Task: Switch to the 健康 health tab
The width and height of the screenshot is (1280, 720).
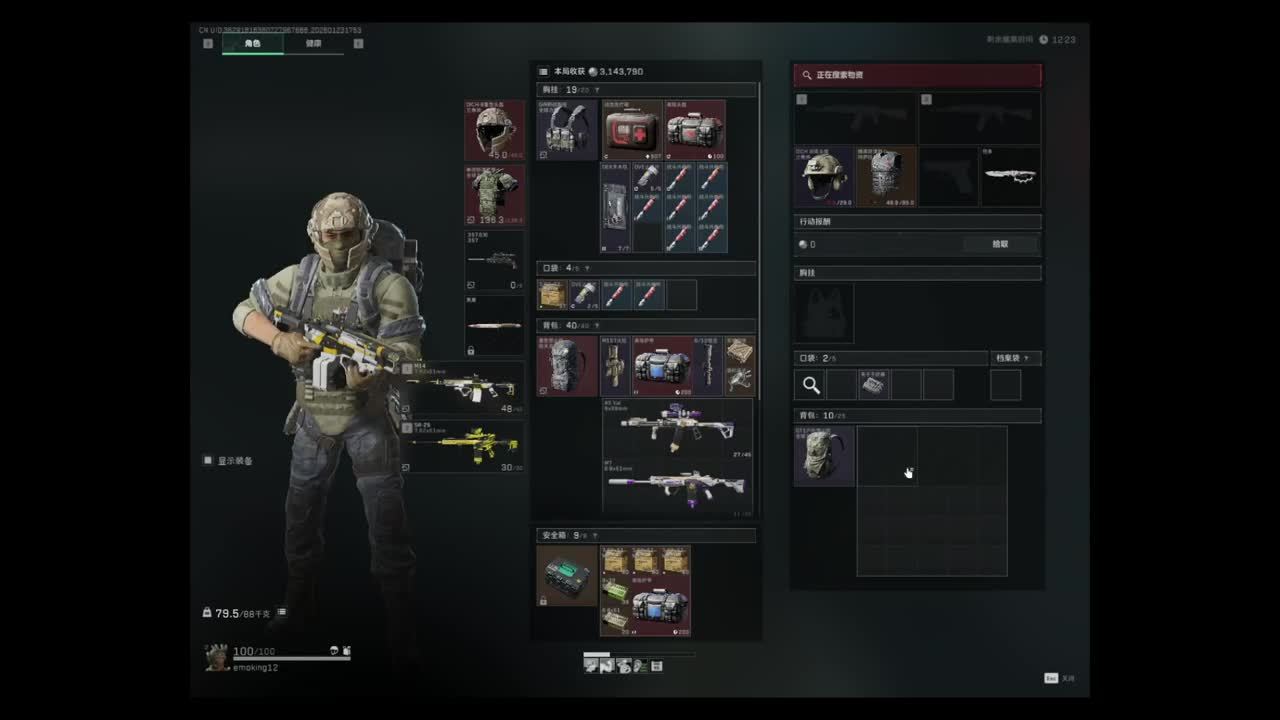Action: 314,44
